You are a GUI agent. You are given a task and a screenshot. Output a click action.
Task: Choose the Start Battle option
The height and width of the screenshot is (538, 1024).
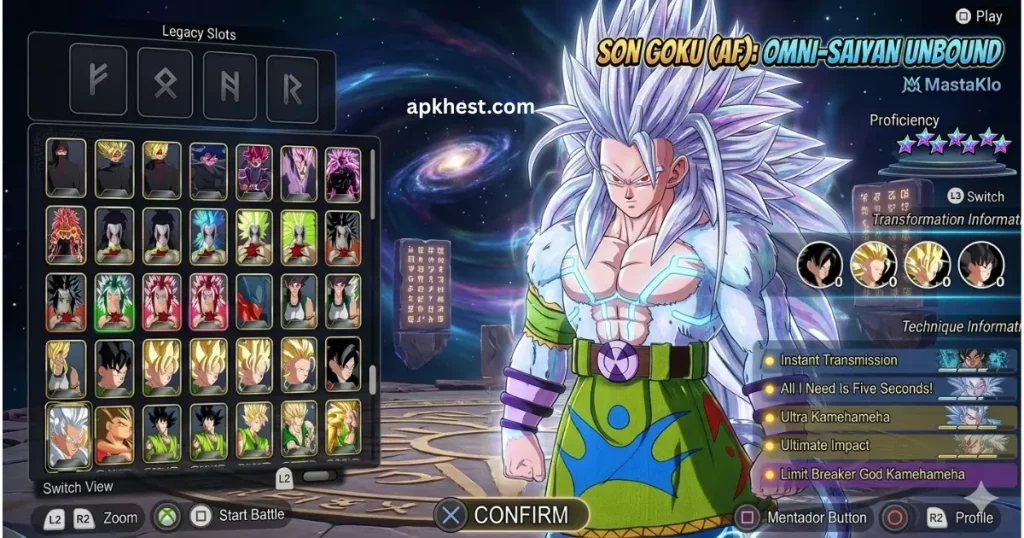point(250,515)
